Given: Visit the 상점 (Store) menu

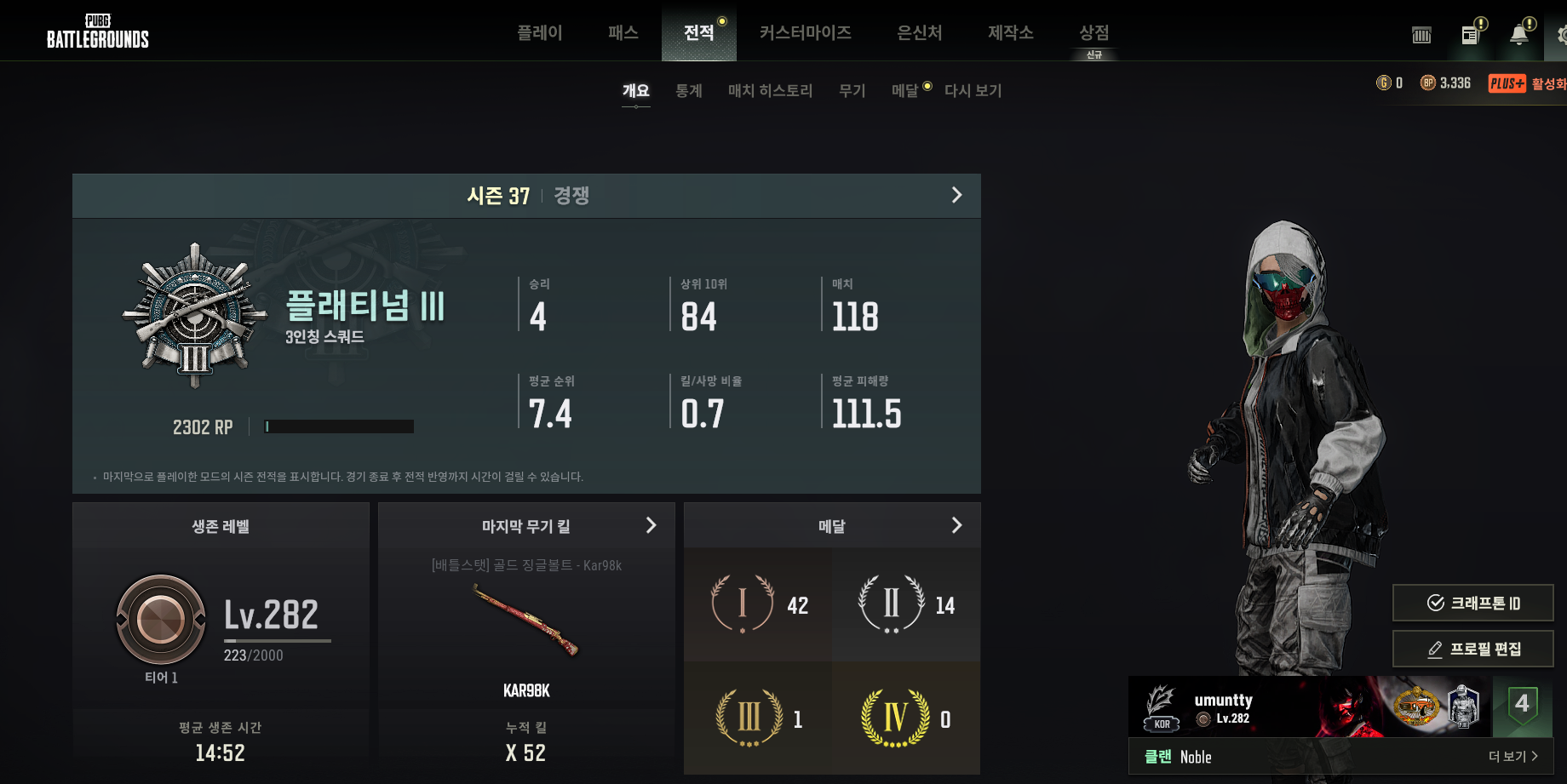Looking at the screenshot, I should [x=1093, y=32].
